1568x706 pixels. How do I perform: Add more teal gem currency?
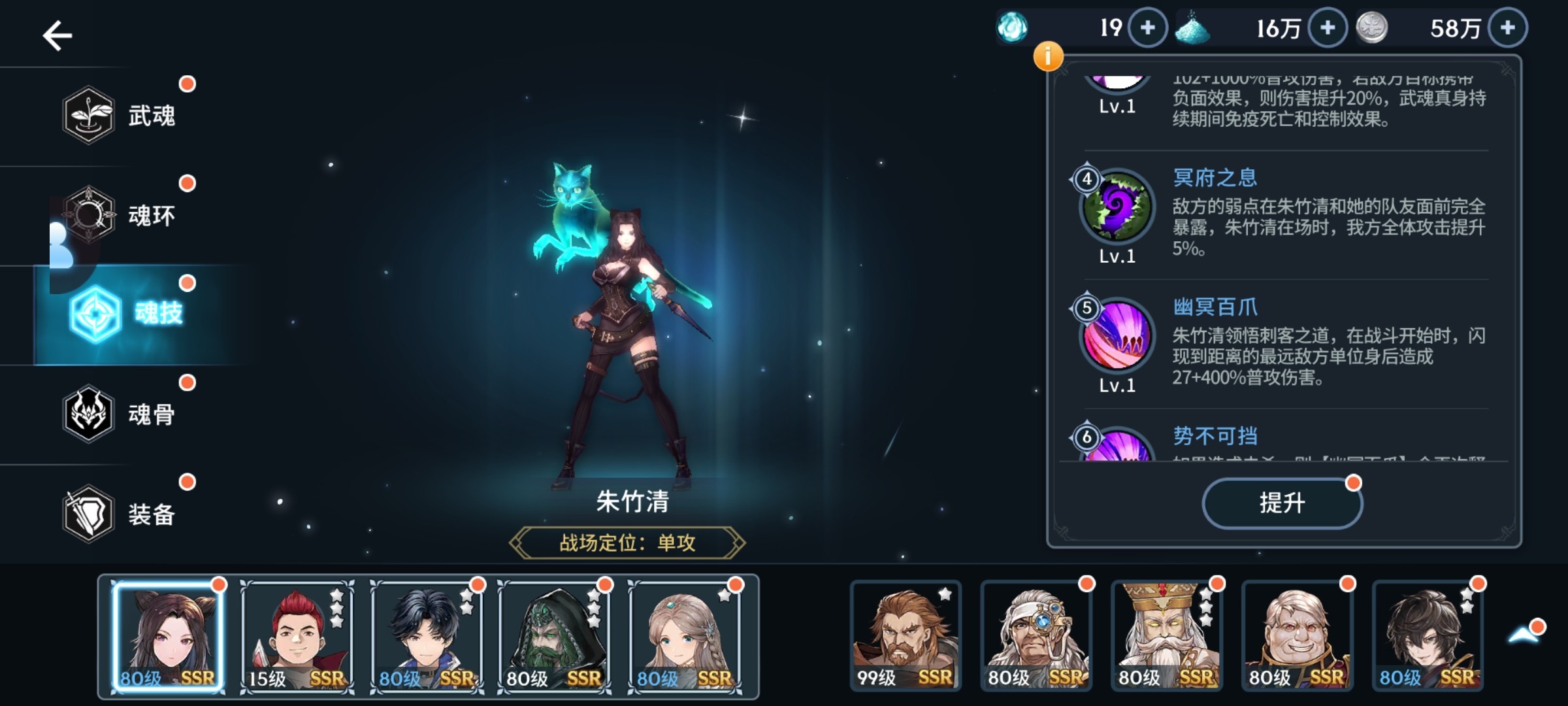[x=1148, y=28]
